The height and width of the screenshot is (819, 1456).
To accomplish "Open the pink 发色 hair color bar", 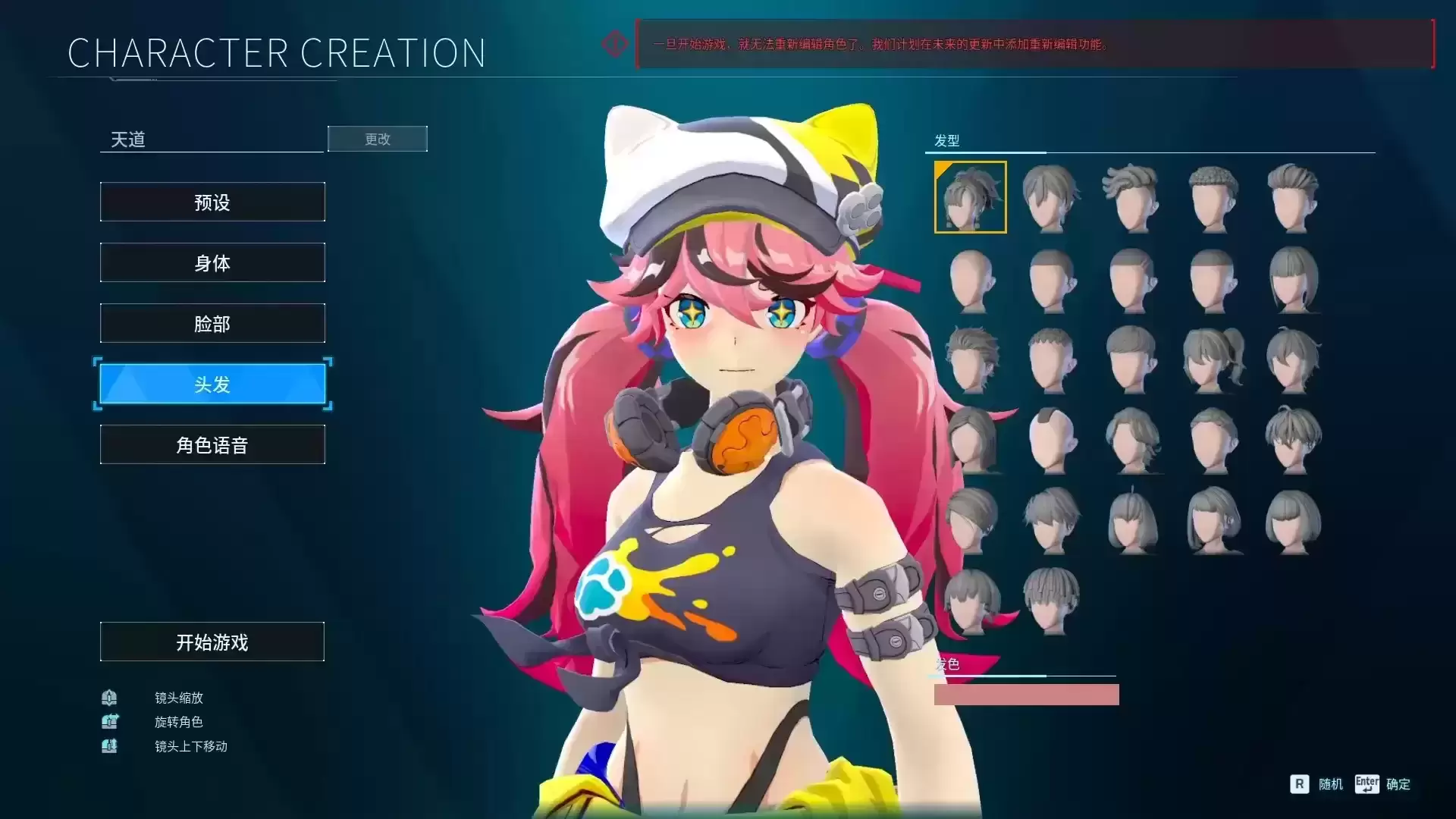I will tap(1026, 695).
